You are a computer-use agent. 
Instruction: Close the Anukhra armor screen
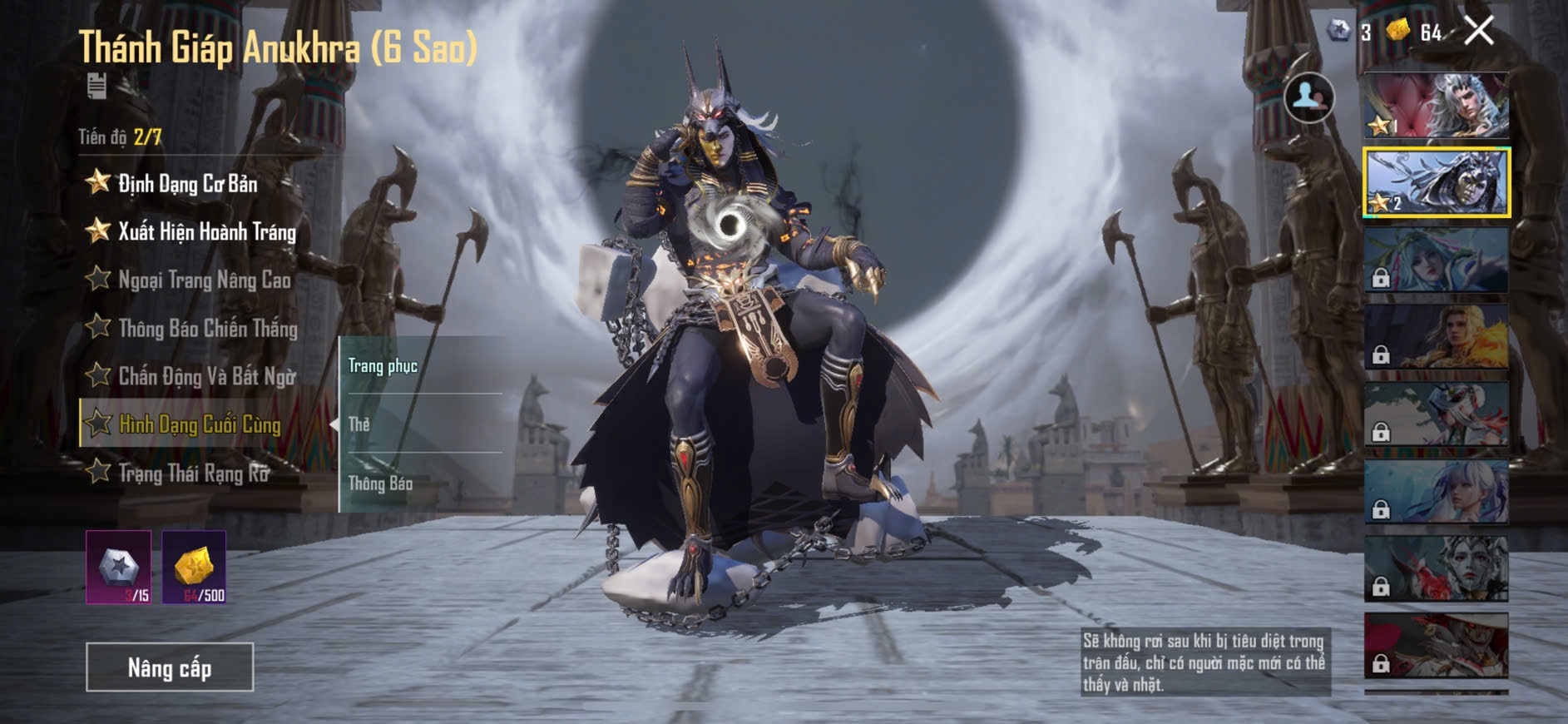[1479, 32]
